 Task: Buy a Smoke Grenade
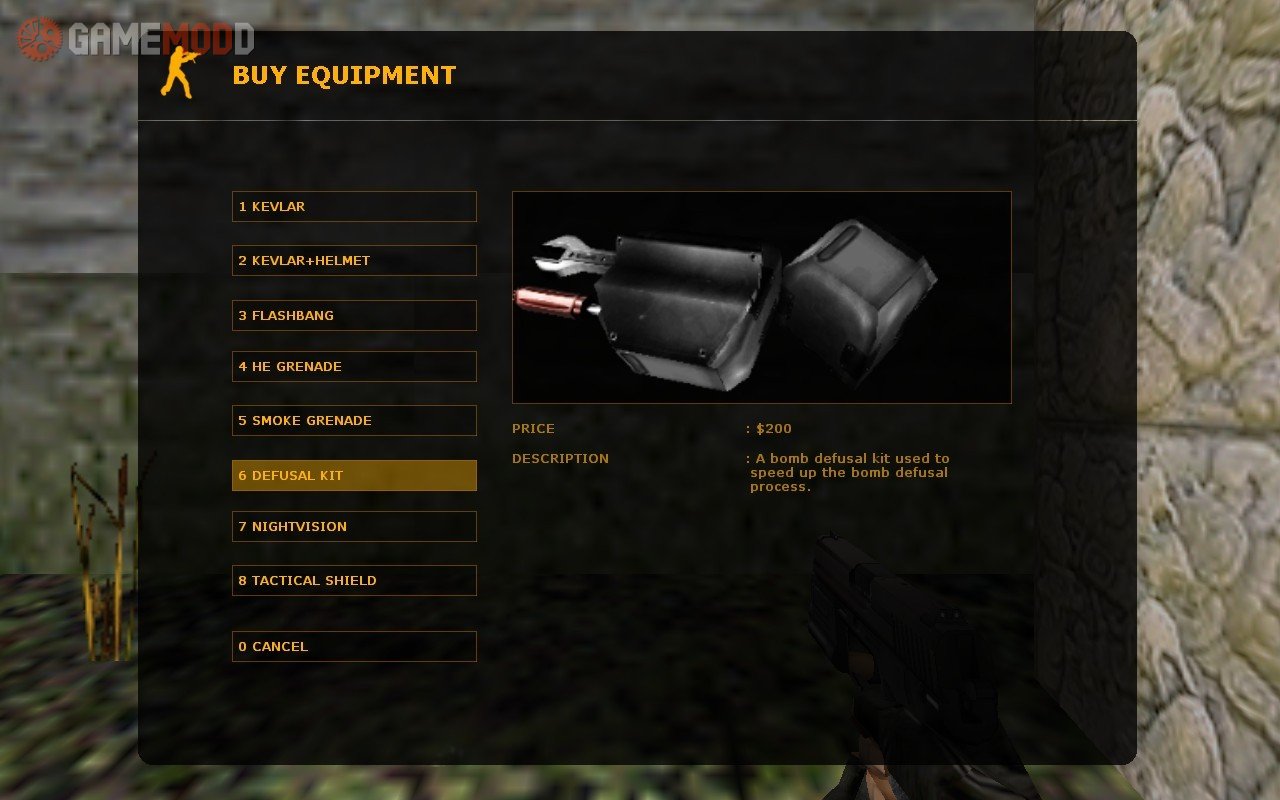pyautogui.click(x=354, y=421)
